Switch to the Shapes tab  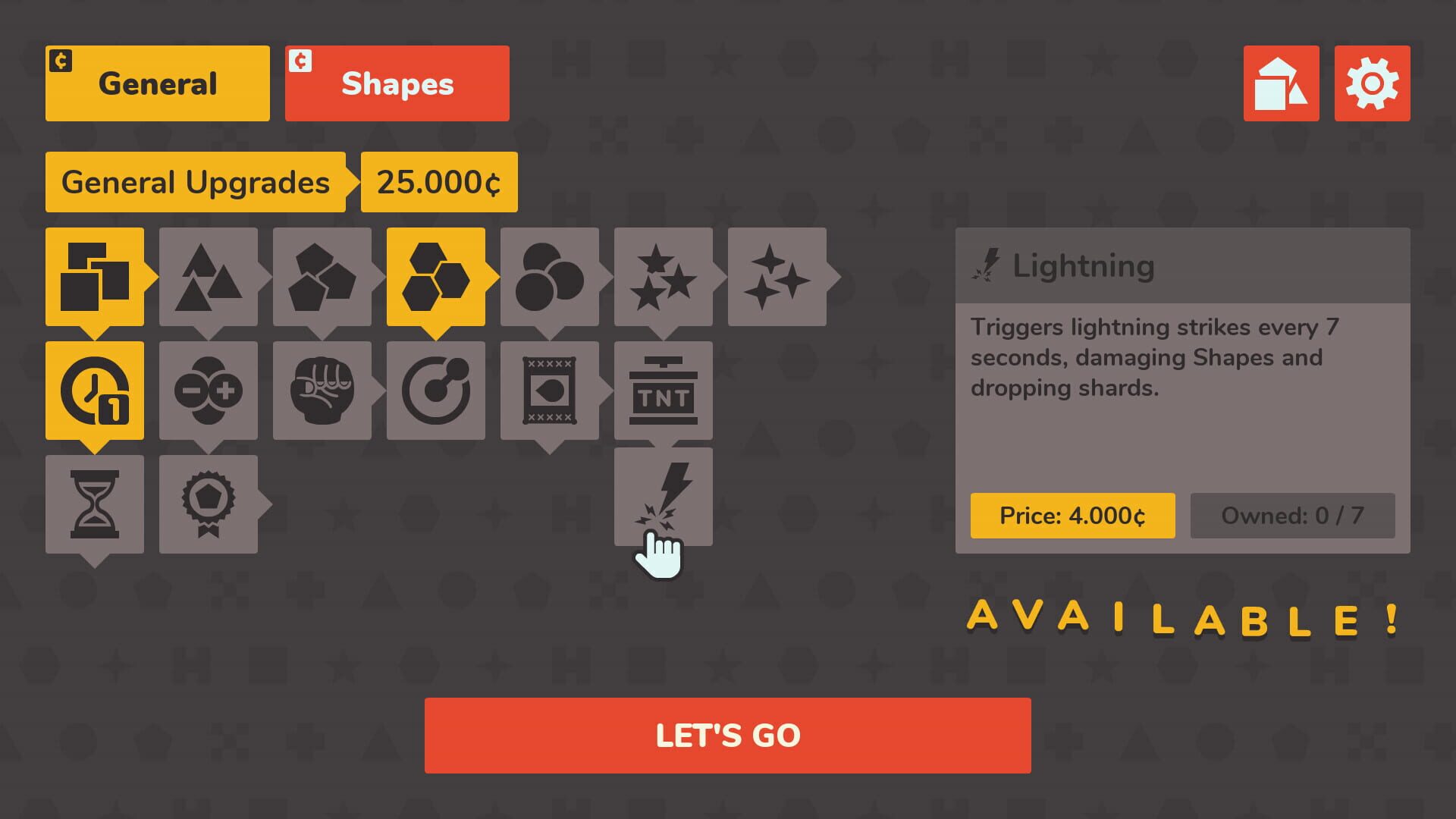(397, 83)
